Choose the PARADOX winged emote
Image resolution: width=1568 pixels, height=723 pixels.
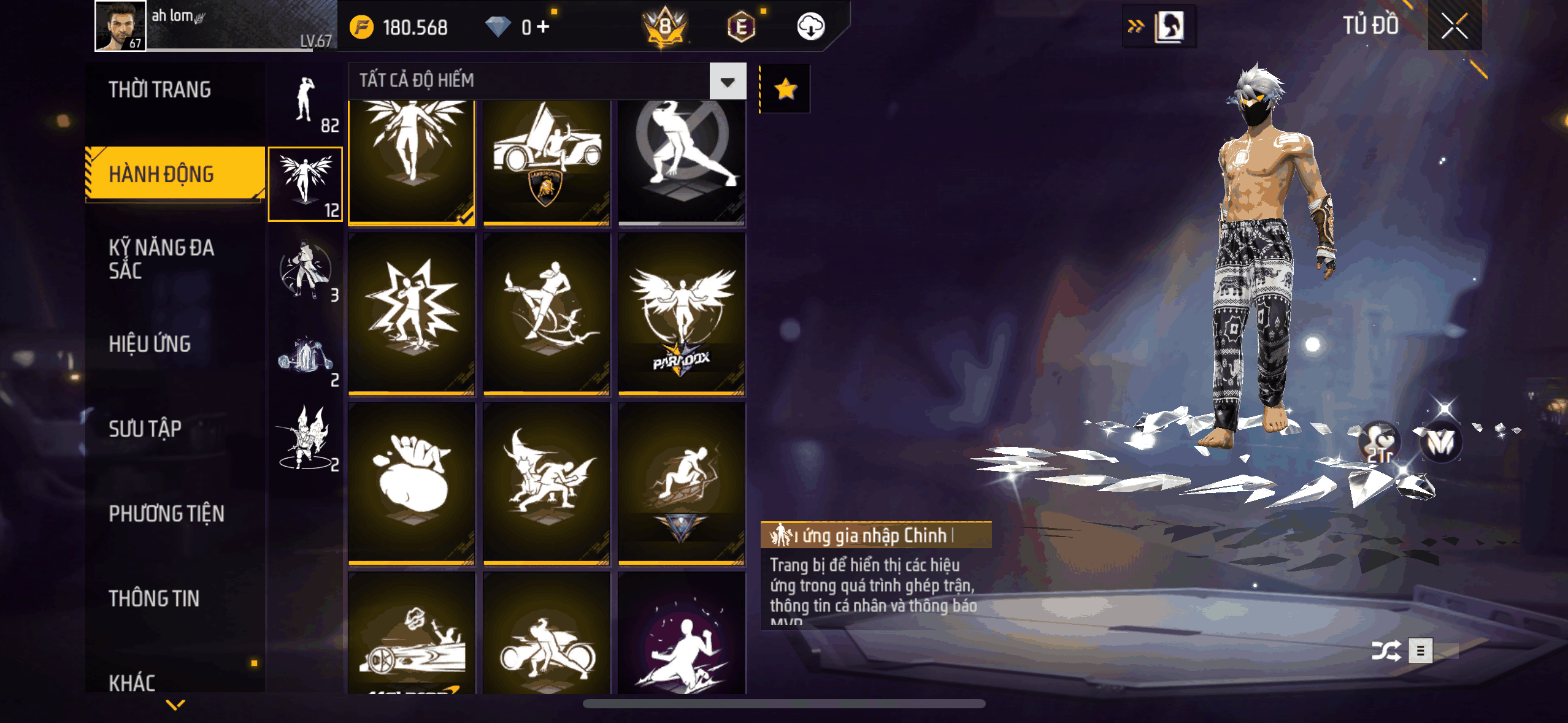[682, 314]
